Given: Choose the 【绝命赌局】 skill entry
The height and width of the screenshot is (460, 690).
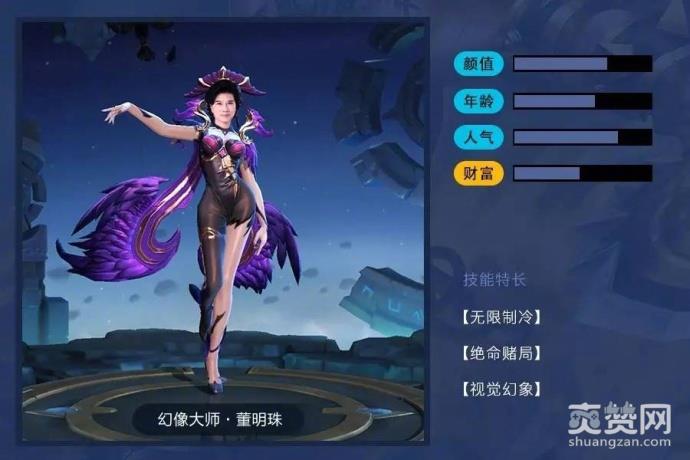Looking at the screenshot, I should coord(501,353).
